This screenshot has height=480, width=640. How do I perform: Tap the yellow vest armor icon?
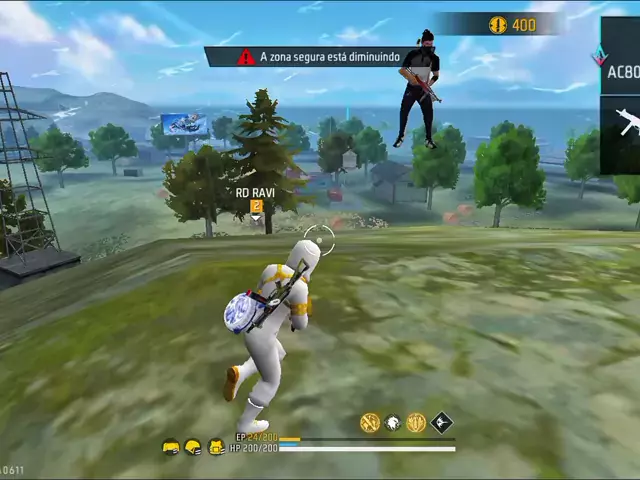tap(215, 447)
